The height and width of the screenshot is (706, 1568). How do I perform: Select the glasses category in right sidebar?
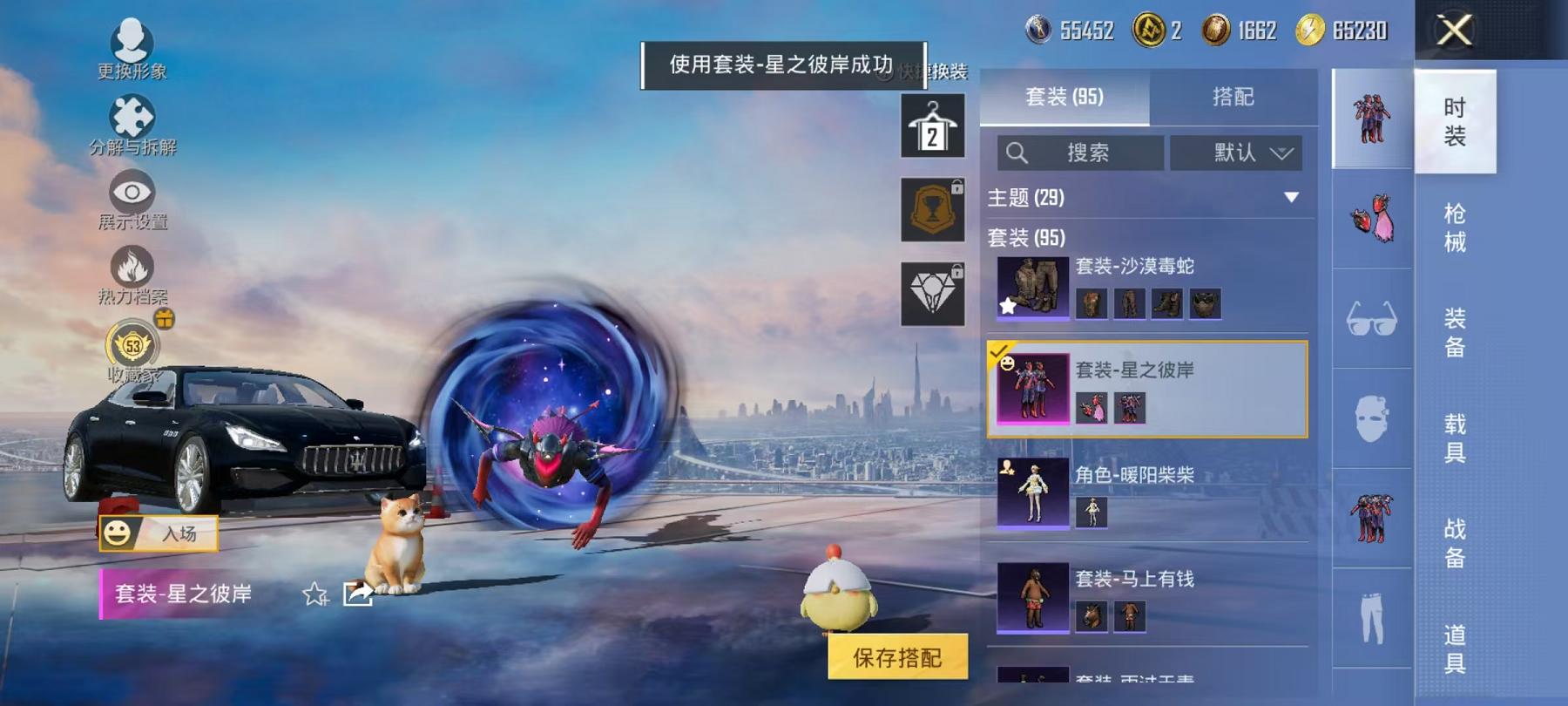(1372, 318)
